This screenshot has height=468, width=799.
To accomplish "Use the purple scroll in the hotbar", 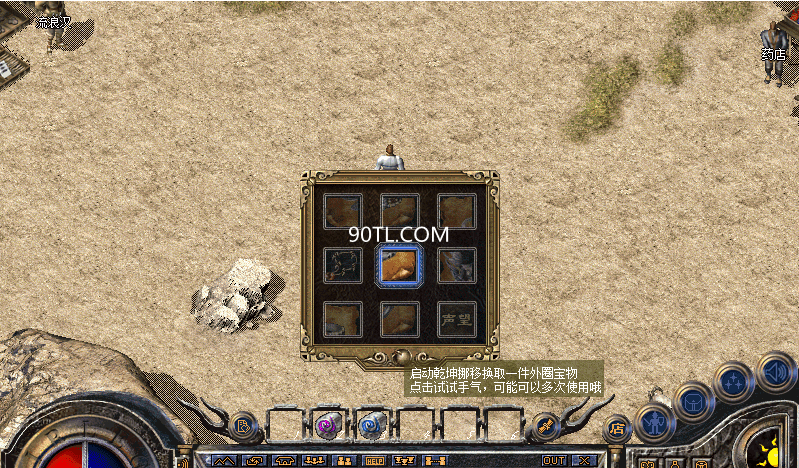I will [x=327, y=425].
